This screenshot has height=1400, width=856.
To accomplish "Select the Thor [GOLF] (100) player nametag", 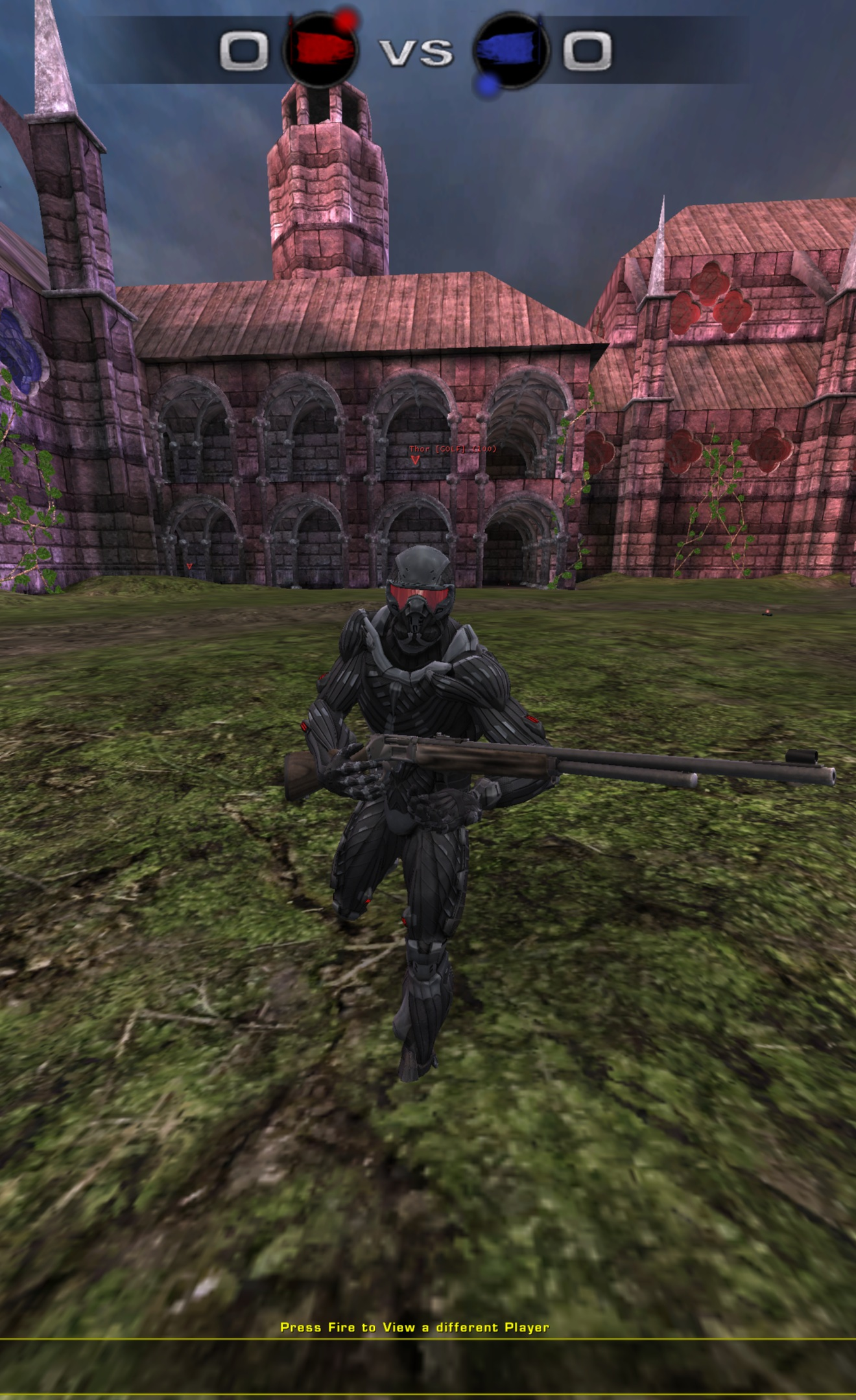I will point(452,448).
